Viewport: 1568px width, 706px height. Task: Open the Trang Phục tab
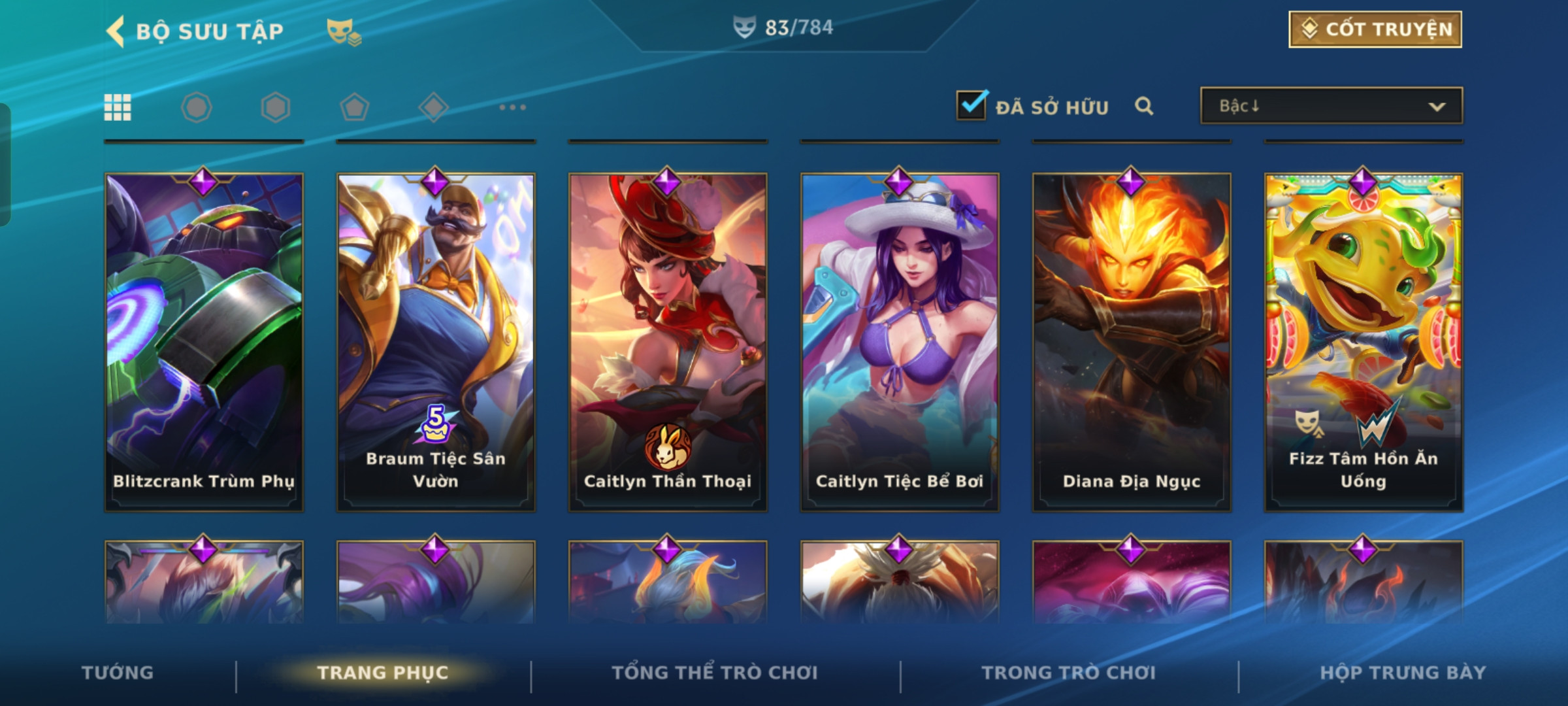pos(383,673)
